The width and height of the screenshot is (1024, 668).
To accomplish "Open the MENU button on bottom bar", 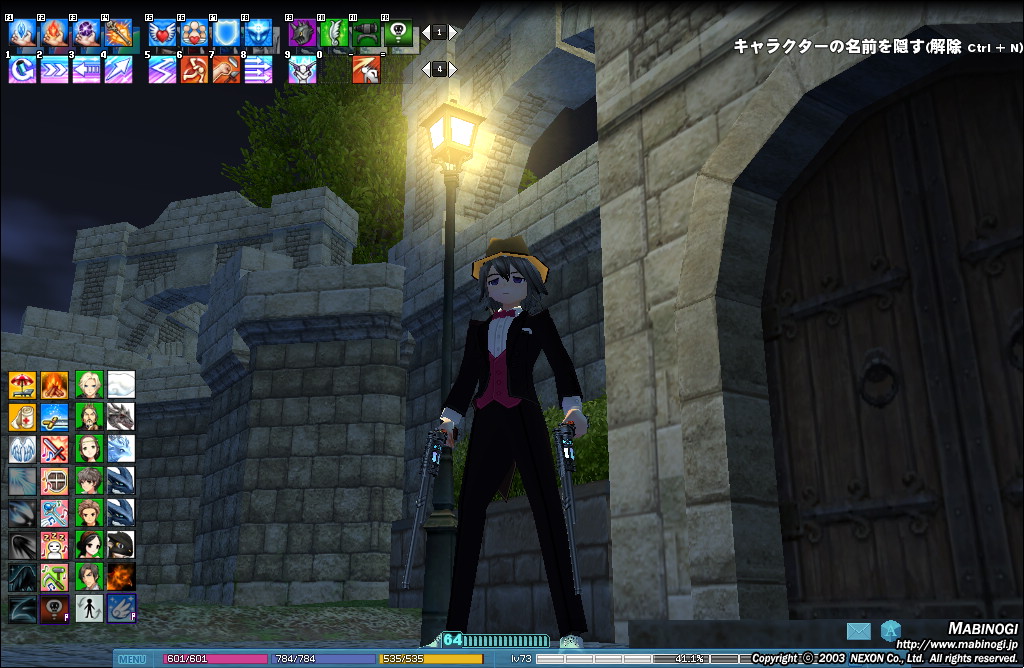I will pyautogui.click(x=132, y=659).
